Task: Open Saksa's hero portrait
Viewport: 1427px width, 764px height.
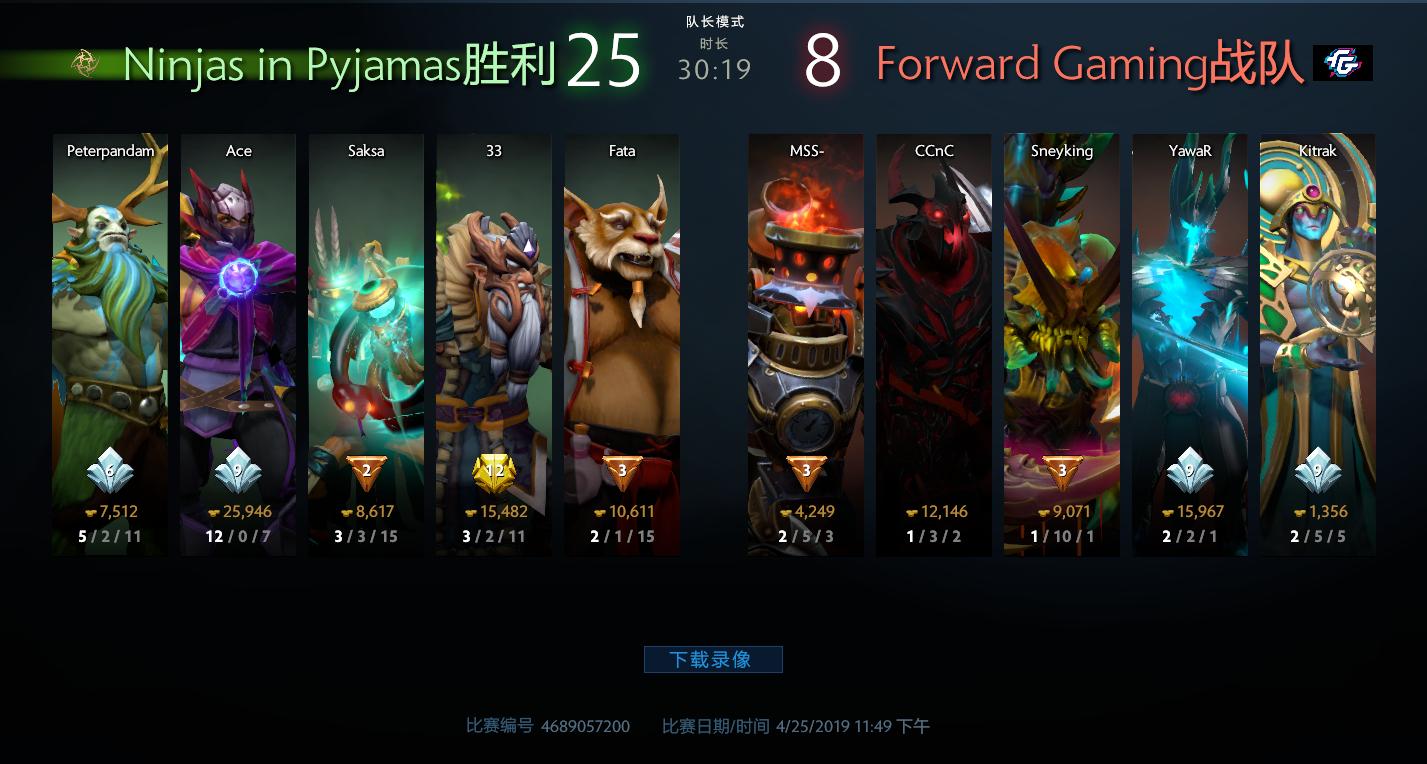Action: [x=366, y=300]
